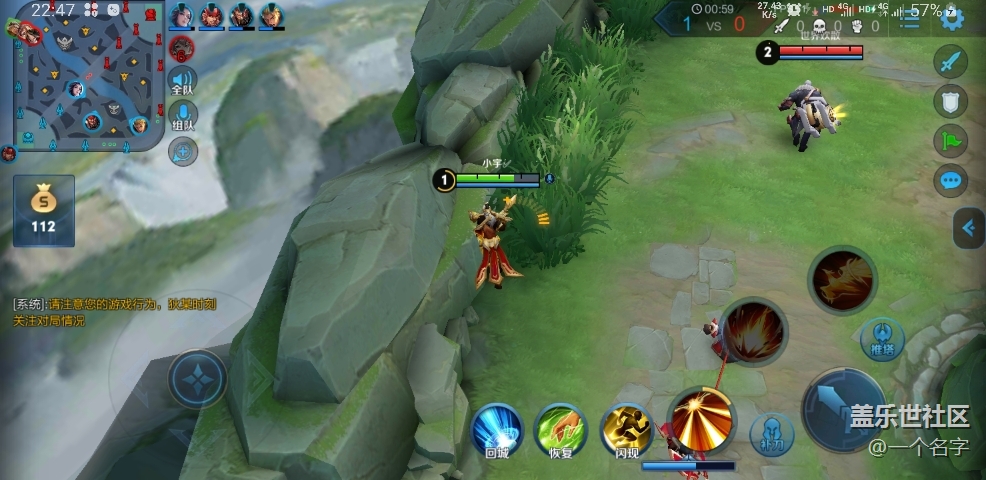Send the shield retreat signal
The image size is (986, 480).
[x=951, y=101]
